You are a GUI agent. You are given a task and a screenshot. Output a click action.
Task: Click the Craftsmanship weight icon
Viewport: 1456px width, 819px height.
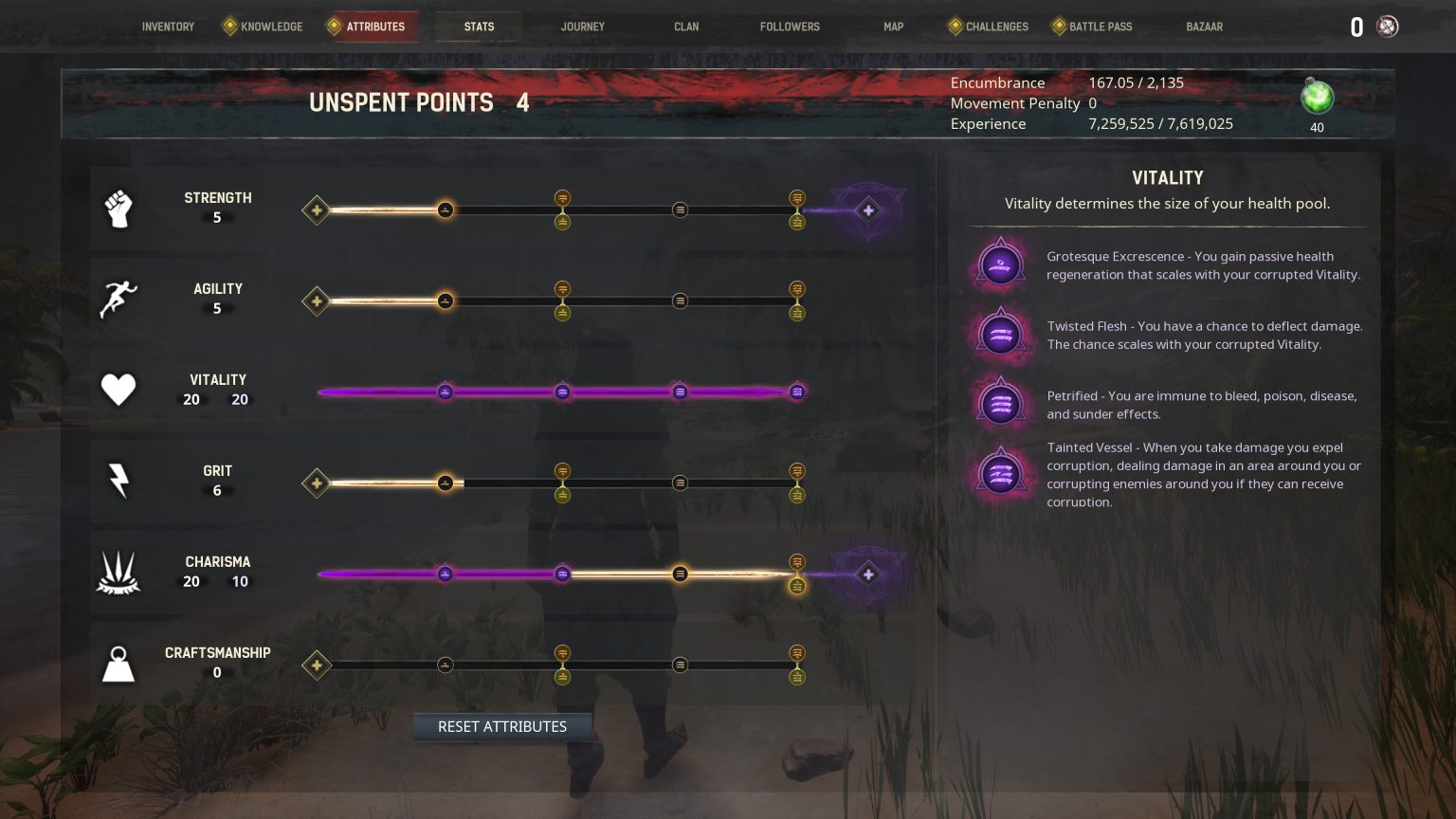pyautogui.click(x=118, y=664)
